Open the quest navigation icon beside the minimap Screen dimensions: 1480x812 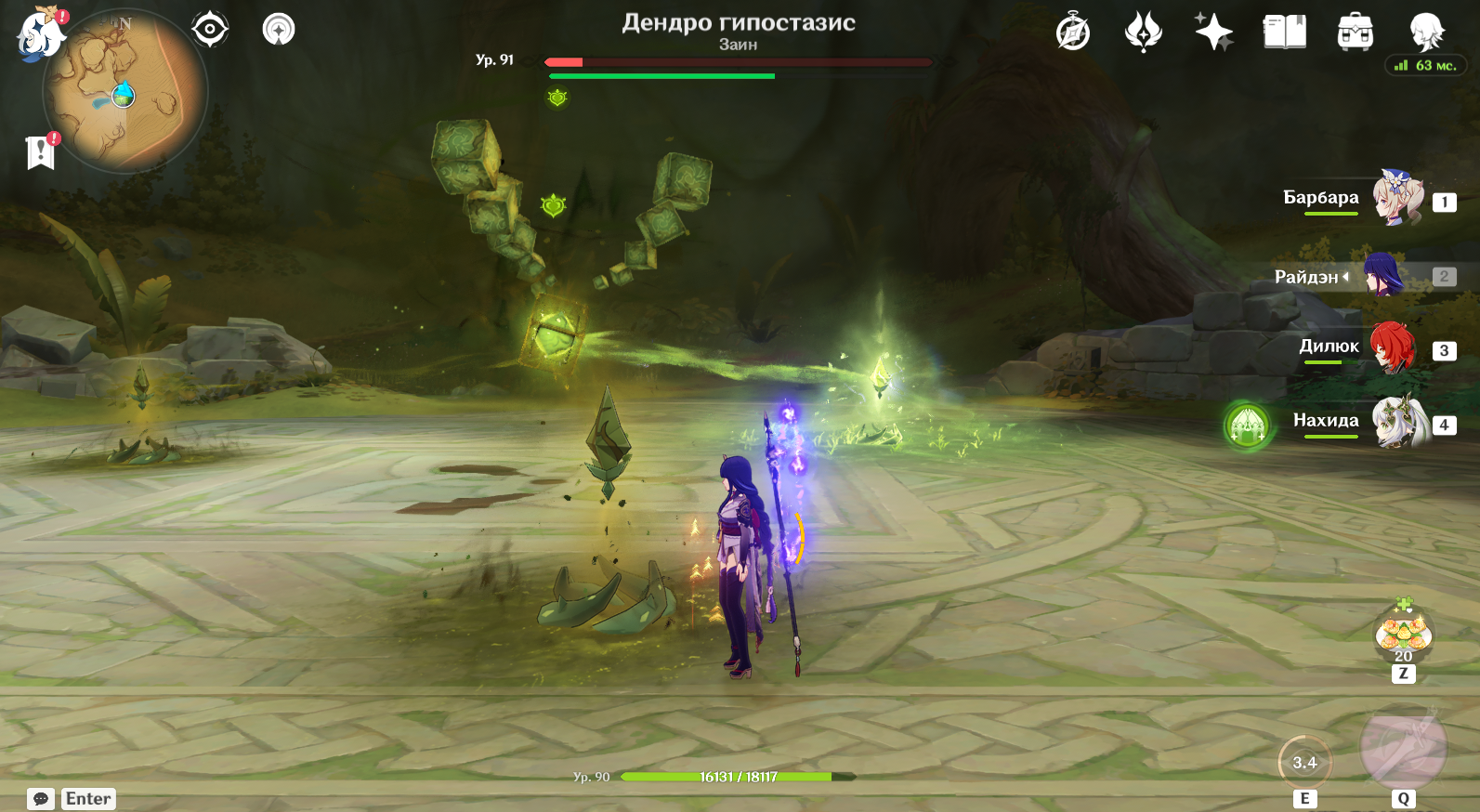(x=278, y=30)
